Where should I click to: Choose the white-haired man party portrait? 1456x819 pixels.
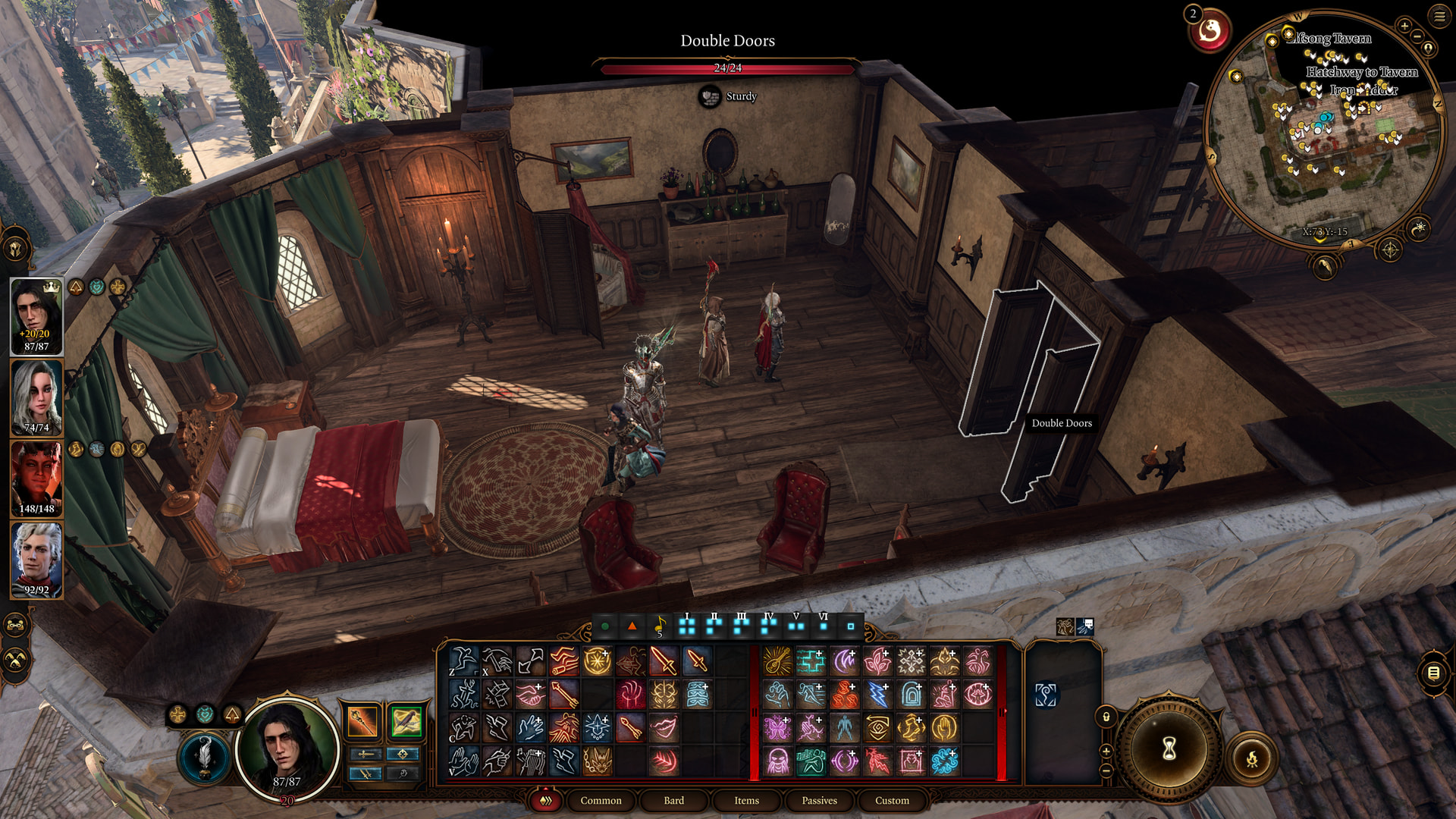(x=36, y=560)
